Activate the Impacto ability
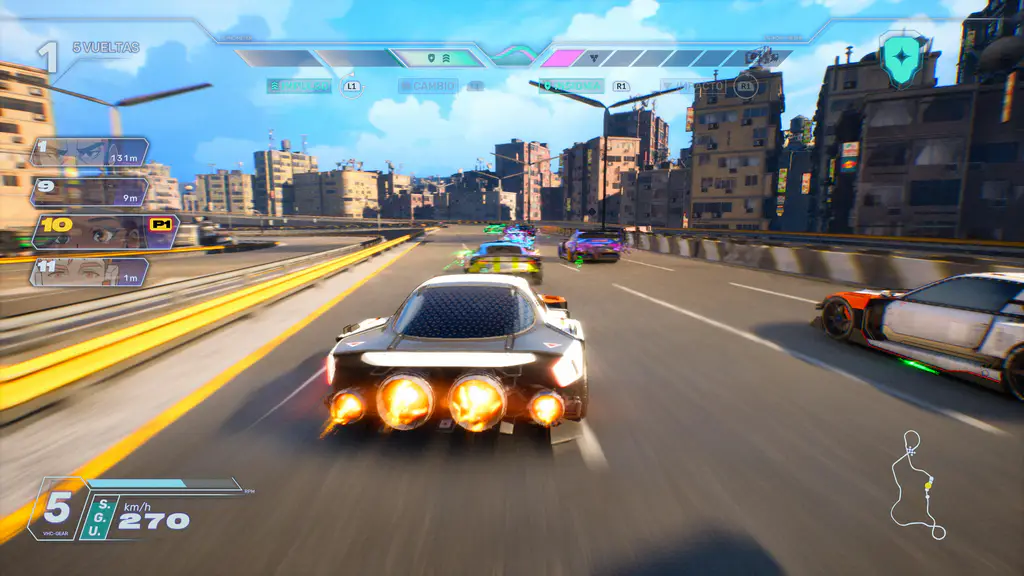Image resolution: width=1024 pixels, height=576 pixels. 693,87
